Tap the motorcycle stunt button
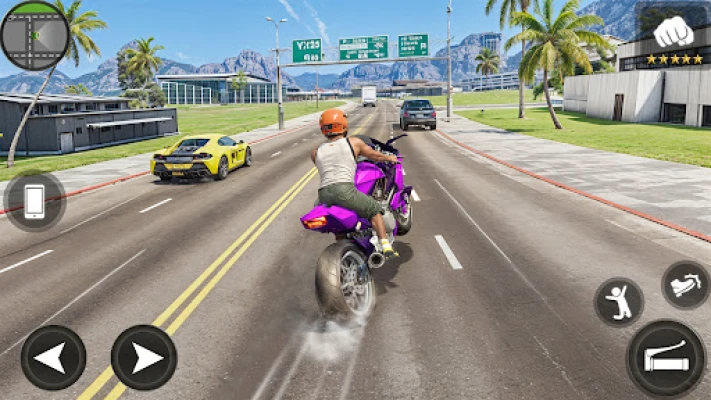Image resolution: width=711 pixels, height=400 pixels. tap(685, 285)
